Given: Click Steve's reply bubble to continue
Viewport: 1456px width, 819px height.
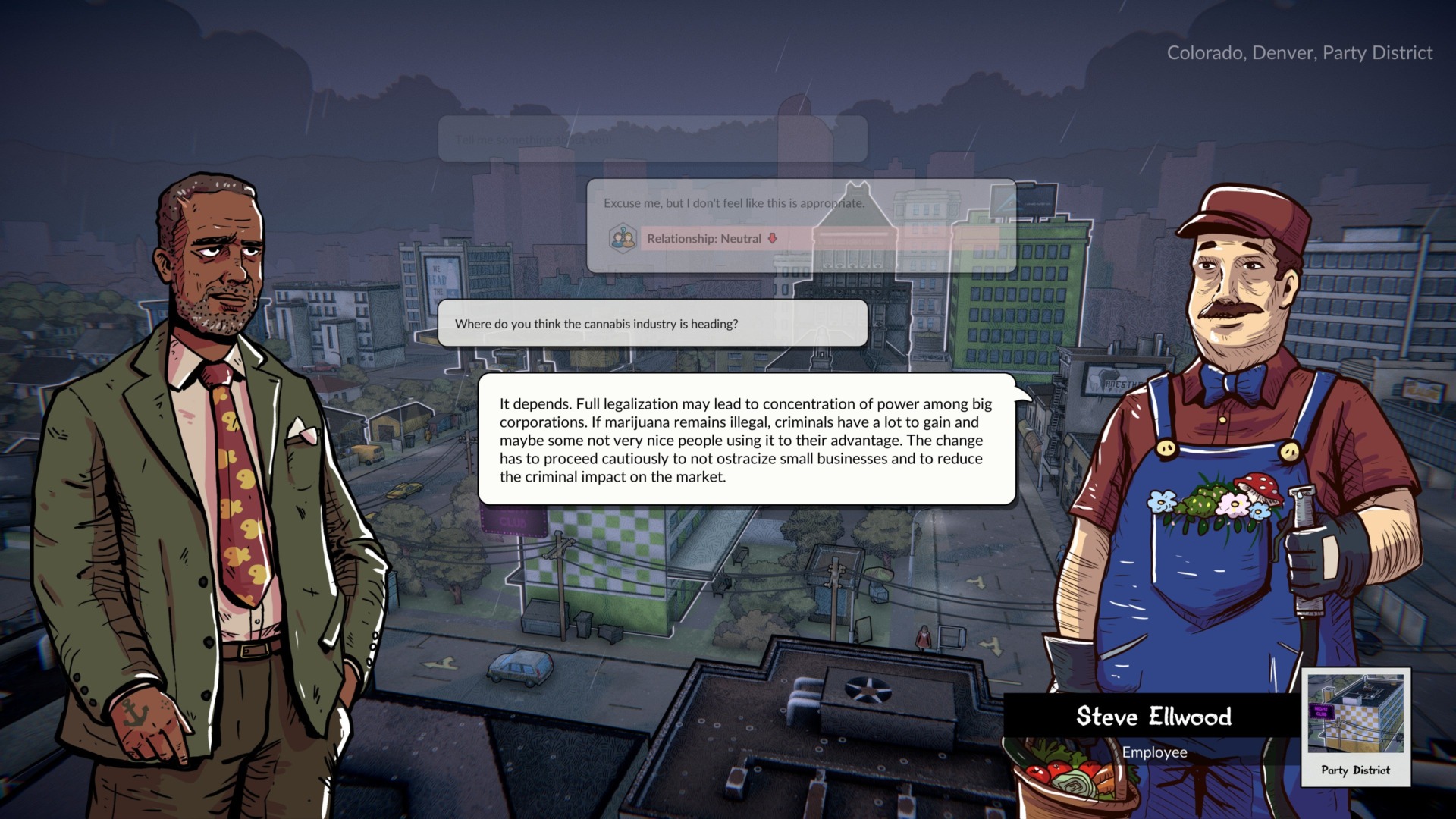Looking at the screenshot, I should (x=746, y=440).
